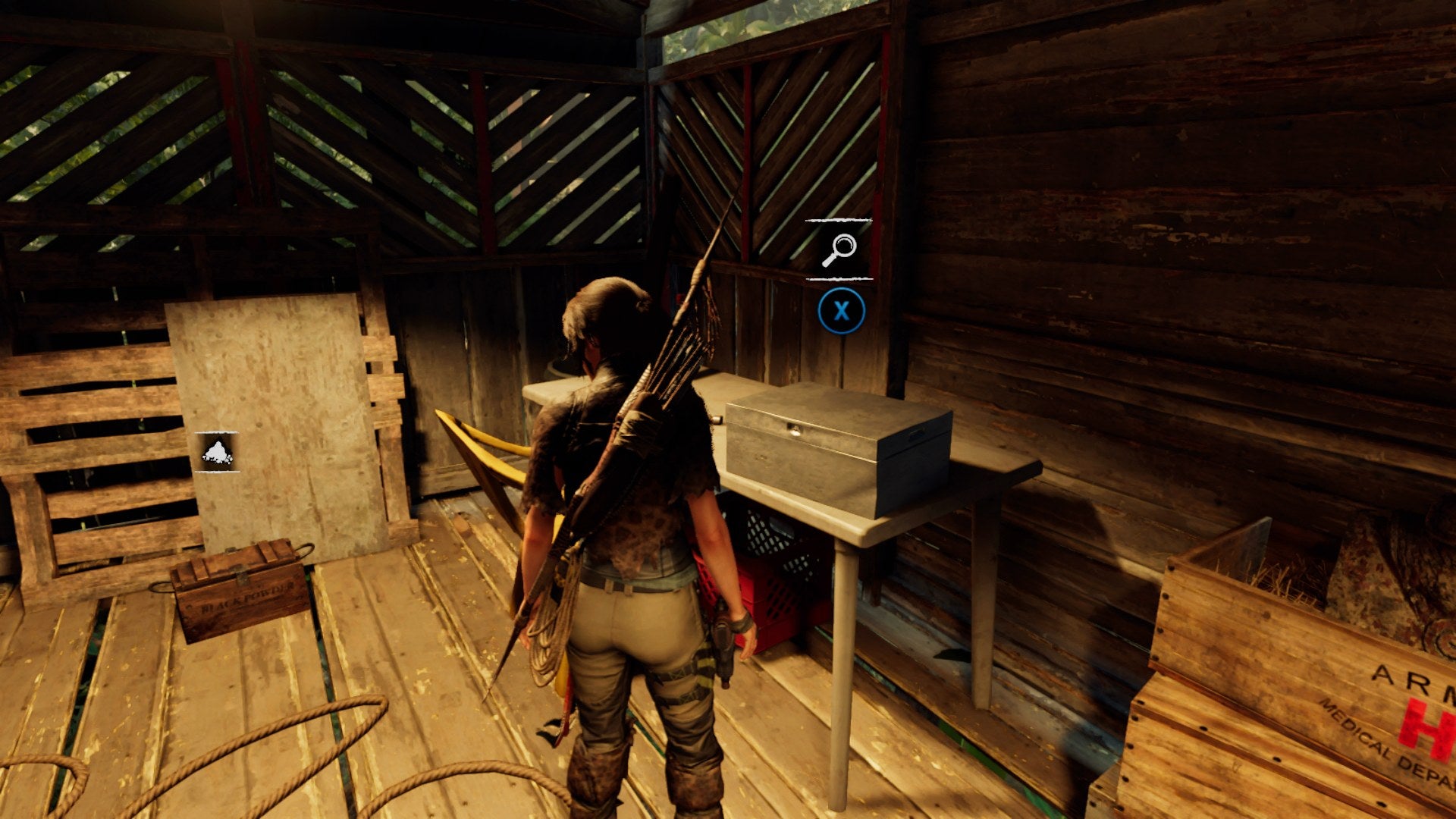
Task: Click the MEDICAL DEPARTMENT stencil text
Action: (x=1365, y=739)
